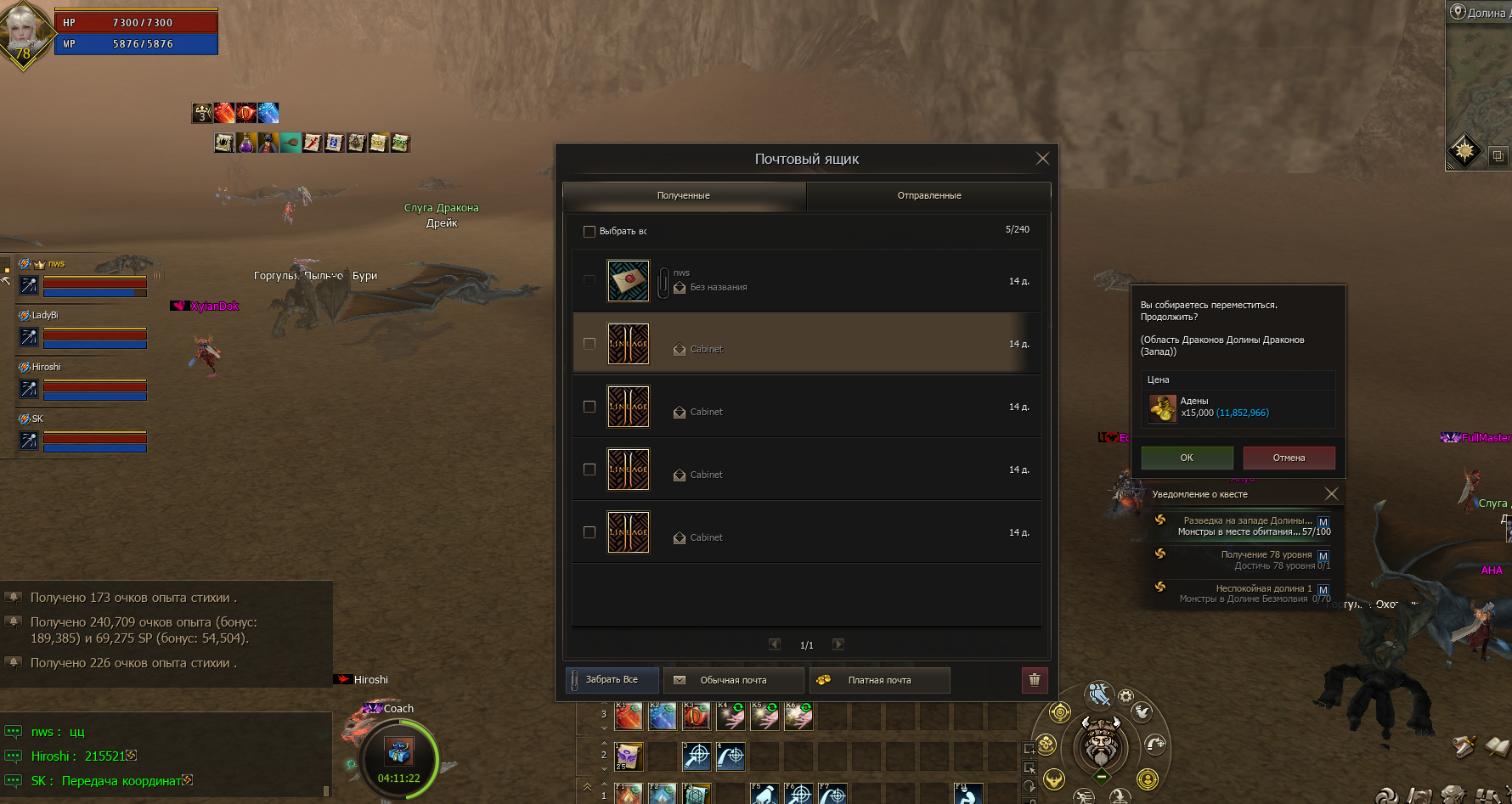Switch to the Отправленные tab

point(928,195)
